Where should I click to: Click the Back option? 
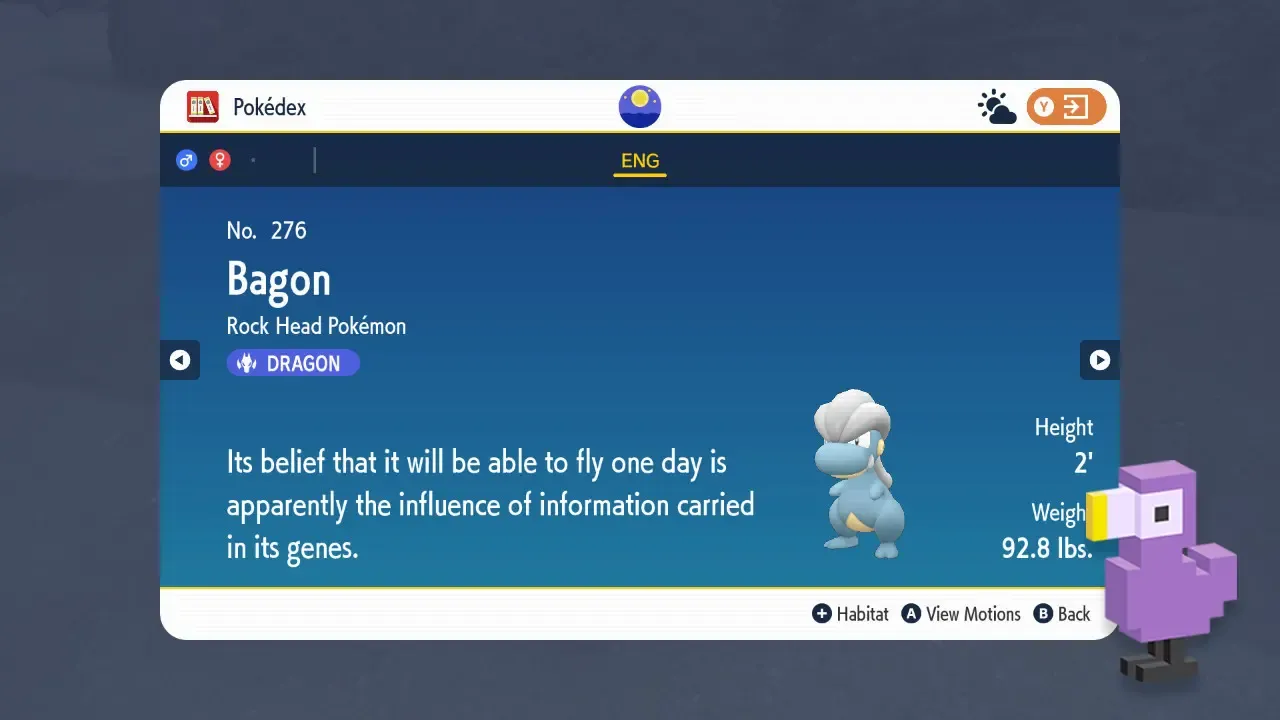point(1062,613)
